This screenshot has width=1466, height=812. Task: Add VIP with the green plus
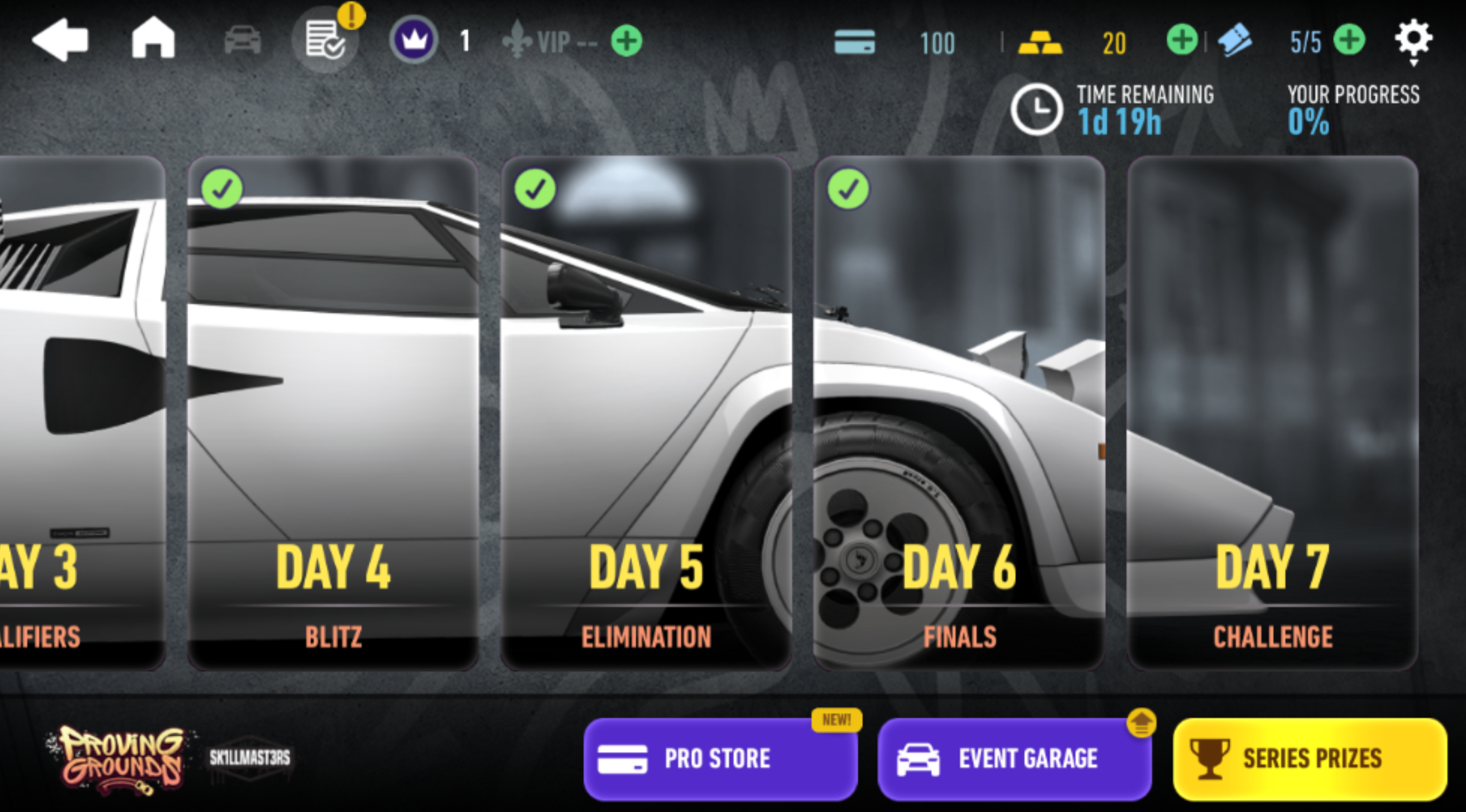coord(626,41)
